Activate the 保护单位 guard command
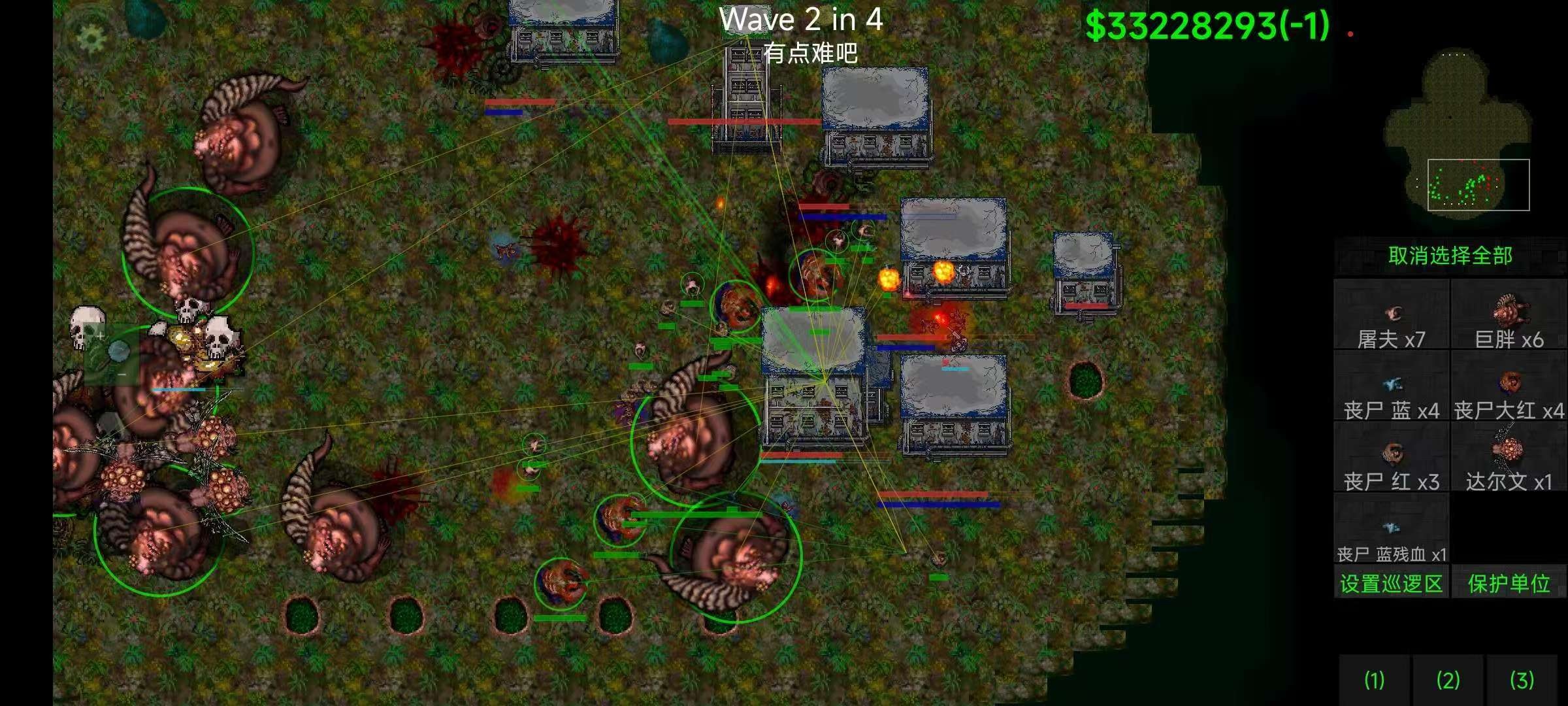1568x706 pixels. click(1509, 583)
